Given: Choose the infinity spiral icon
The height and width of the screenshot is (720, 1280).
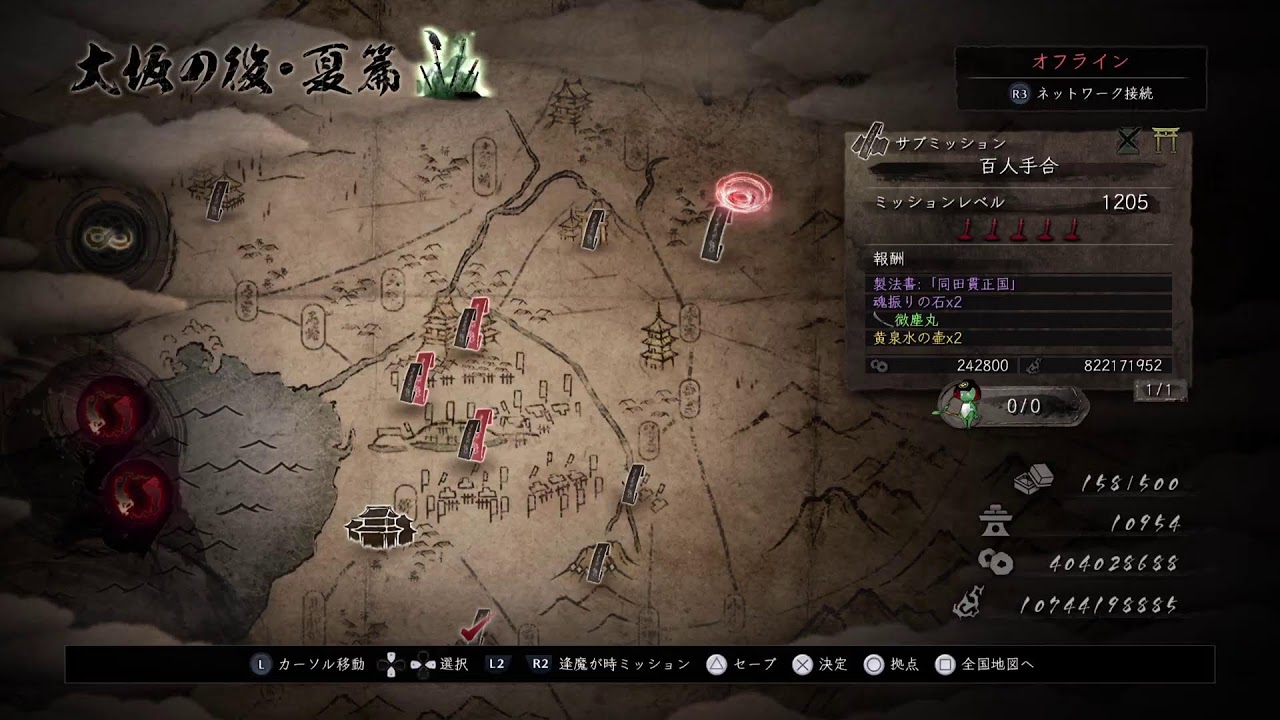Looking at the screenshot, I should (99, 236).
